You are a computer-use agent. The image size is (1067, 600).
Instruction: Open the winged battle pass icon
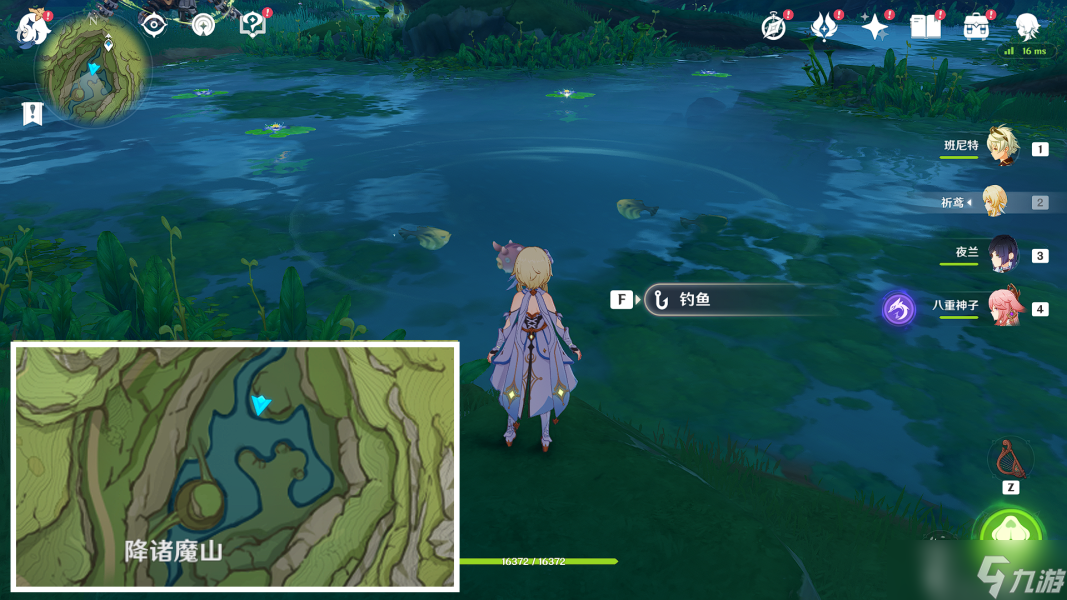point(824,27)
